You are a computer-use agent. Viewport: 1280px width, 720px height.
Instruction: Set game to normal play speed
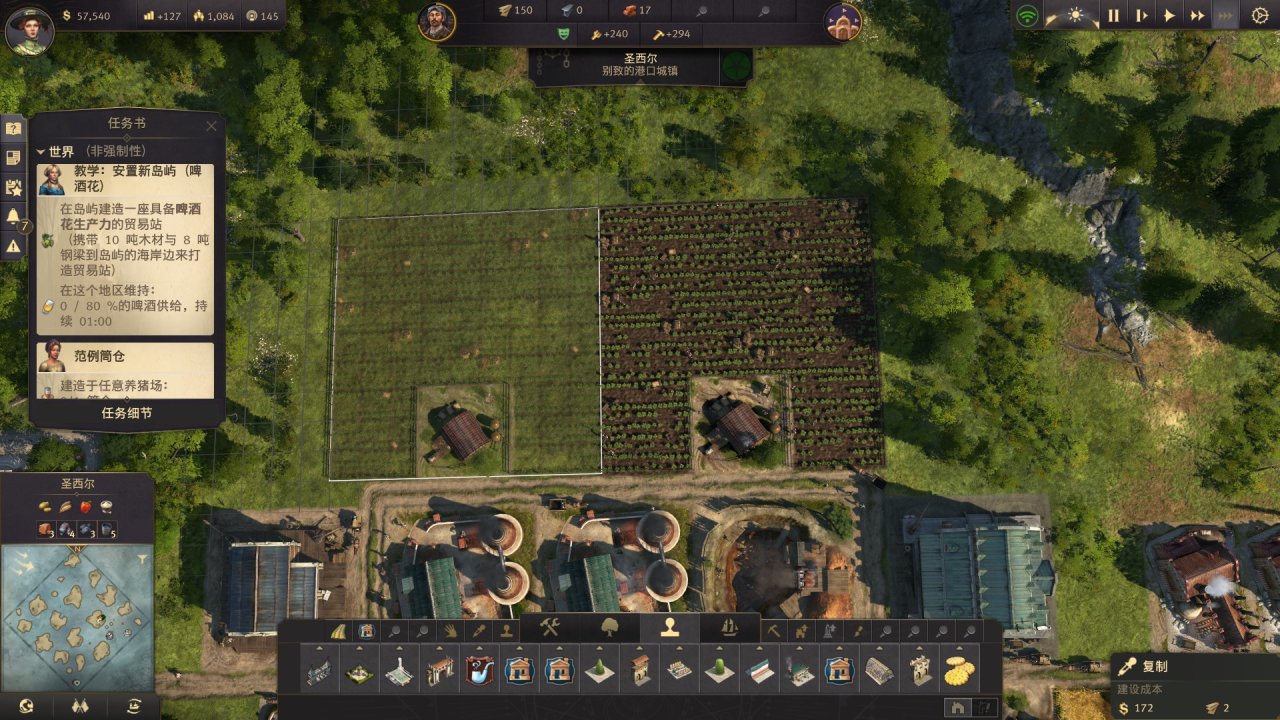coord(1169,16)
